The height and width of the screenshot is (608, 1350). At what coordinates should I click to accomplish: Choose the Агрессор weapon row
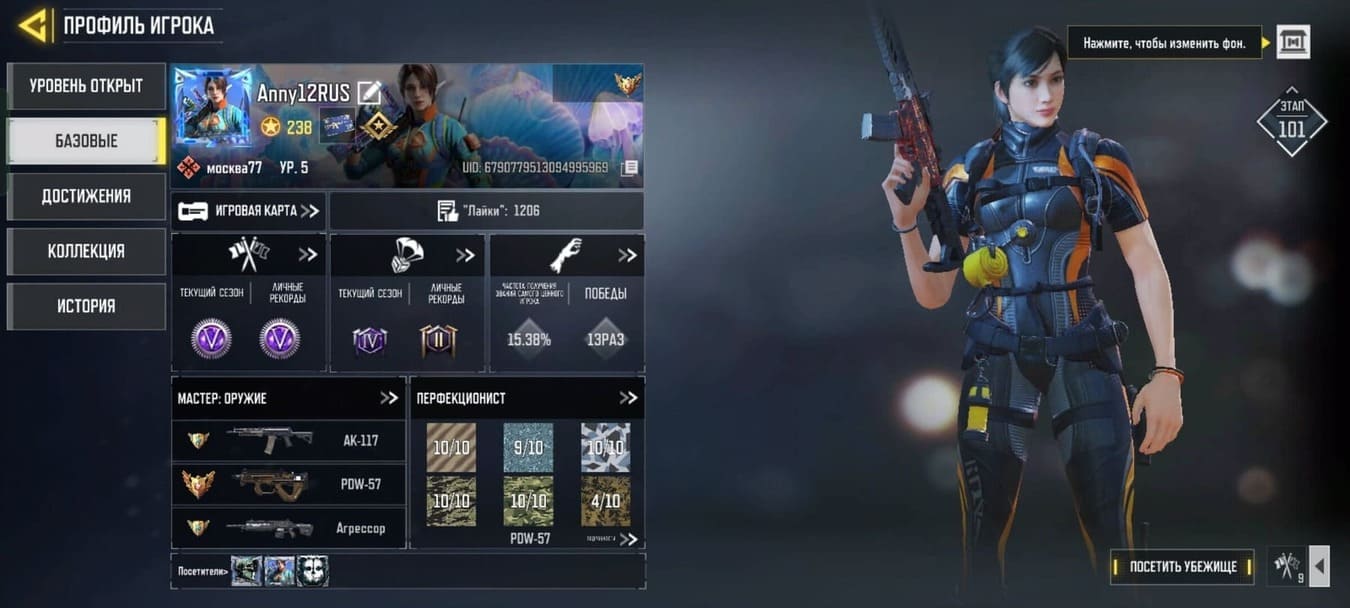click(289, 528)
